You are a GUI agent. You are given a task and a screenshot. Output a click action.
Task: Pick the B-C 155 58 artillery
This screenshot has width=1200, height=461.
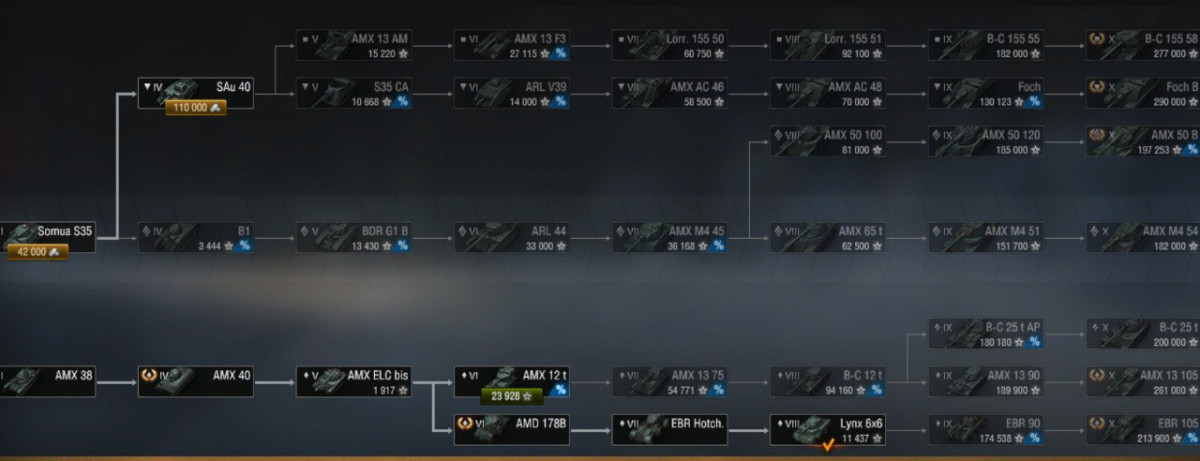pyautogui.click(x=1143, y=46)
